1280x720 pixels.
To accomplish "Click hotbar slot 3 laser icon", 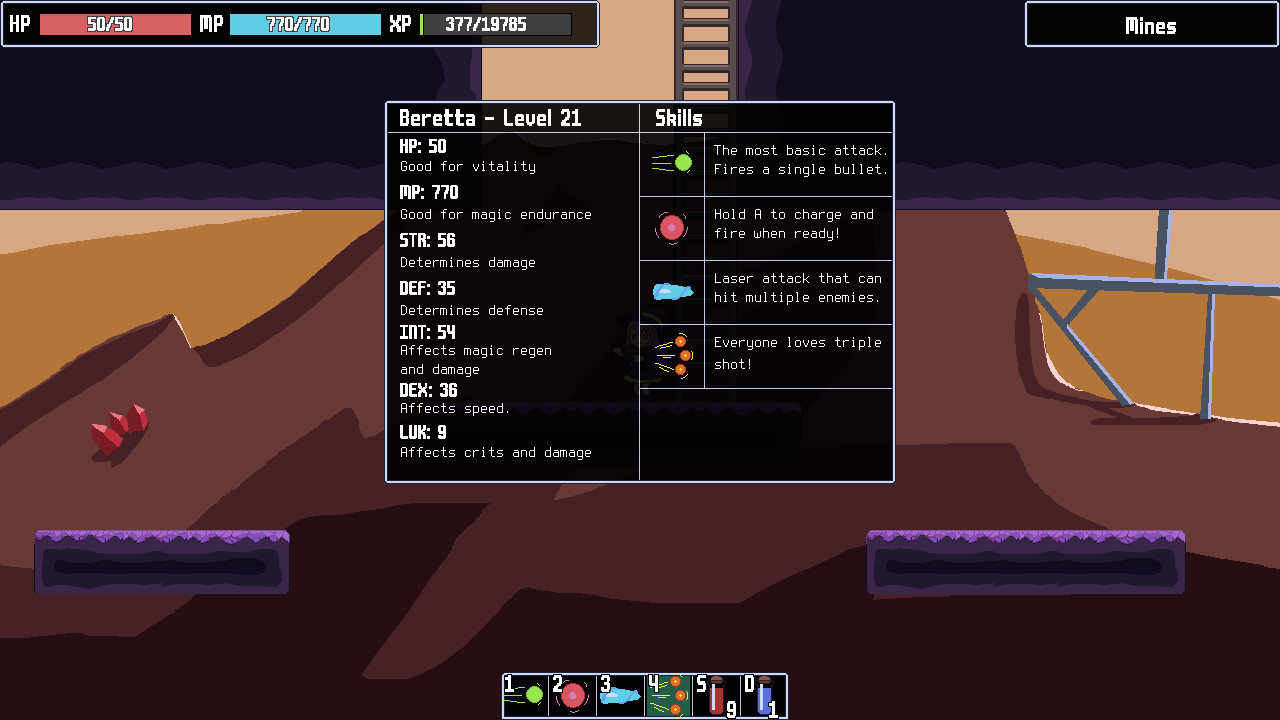I will click(x=620, y=695).
